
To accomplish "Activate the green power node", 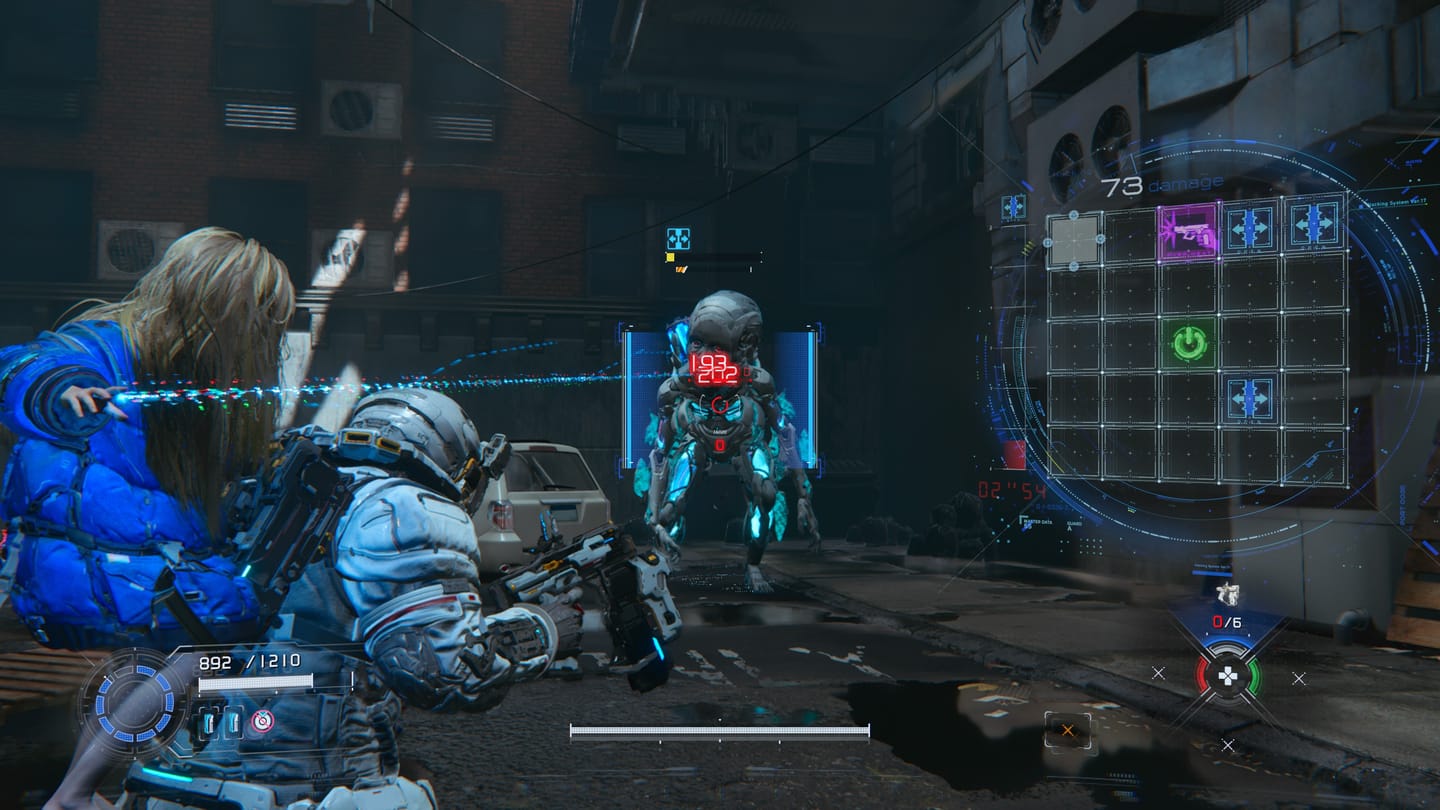I will 1189,344.
